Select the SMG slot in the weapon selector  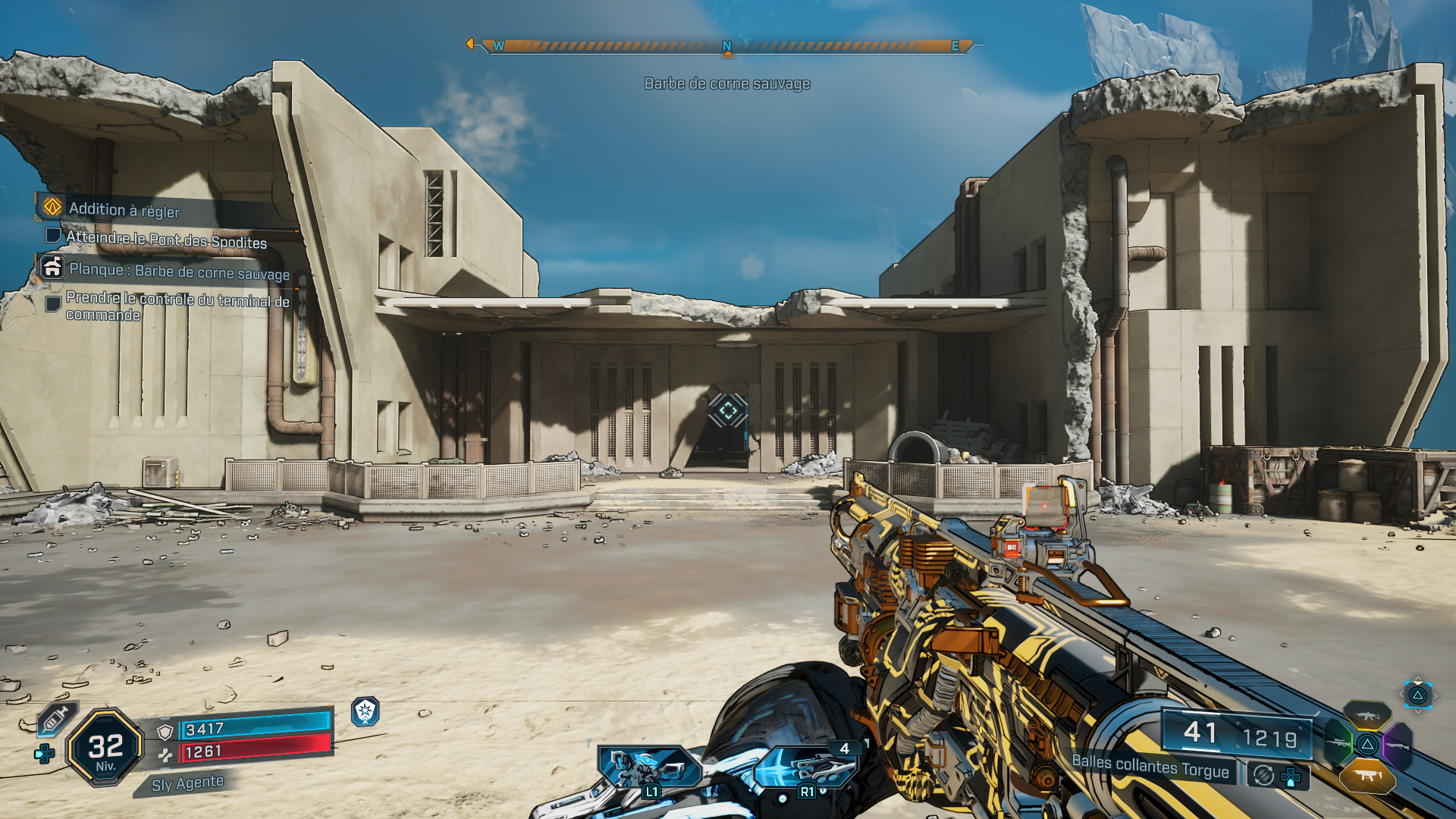1367,775
